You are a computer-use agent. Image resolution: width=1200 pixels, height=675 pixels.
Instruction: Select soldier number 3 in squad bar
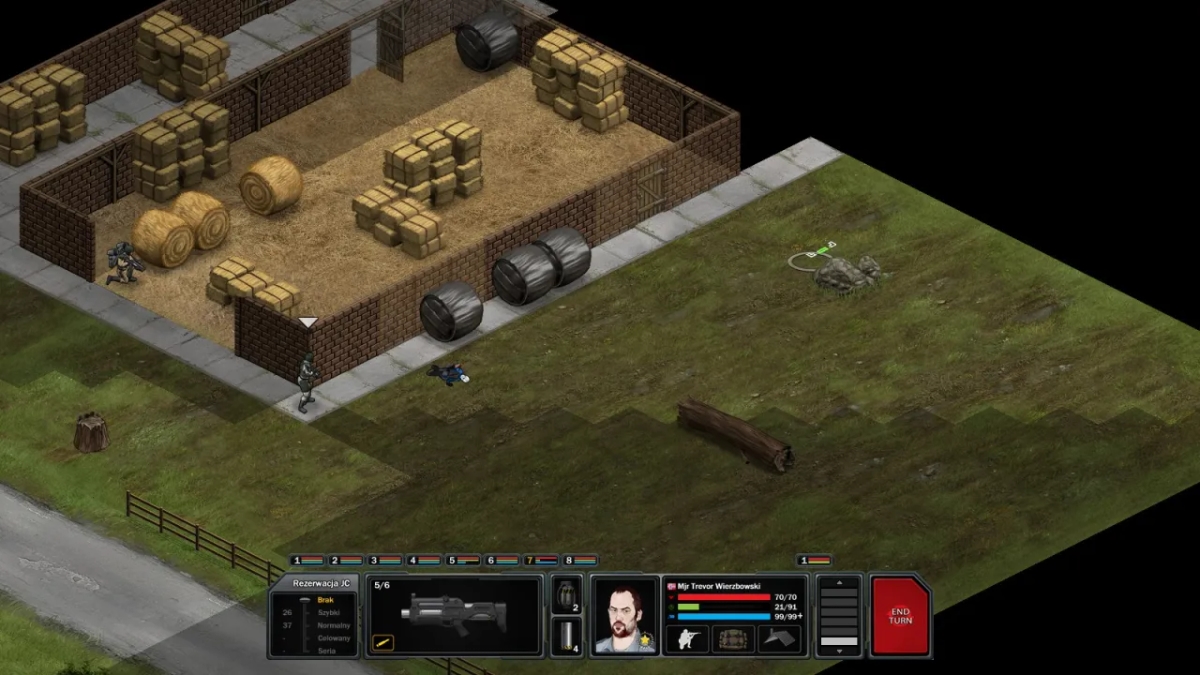pos(385,561)
